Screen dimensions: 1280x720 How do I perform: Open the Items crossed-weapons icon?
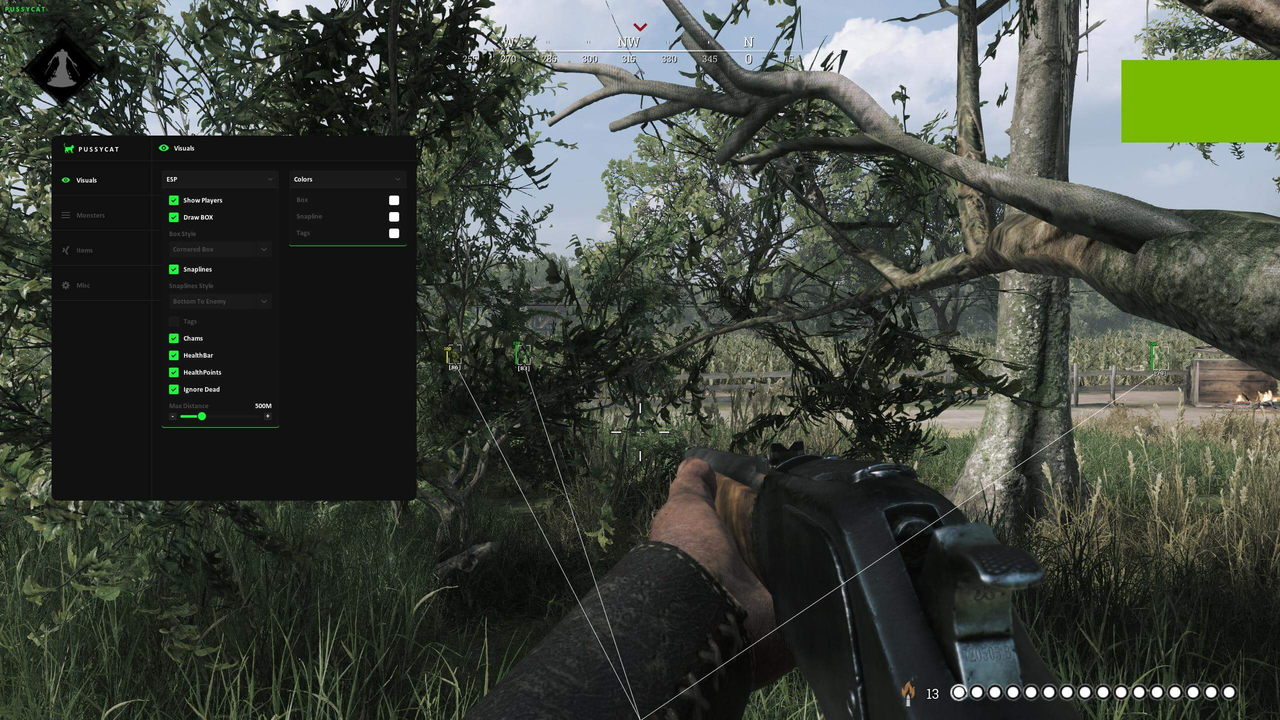[x=66, y=250]
